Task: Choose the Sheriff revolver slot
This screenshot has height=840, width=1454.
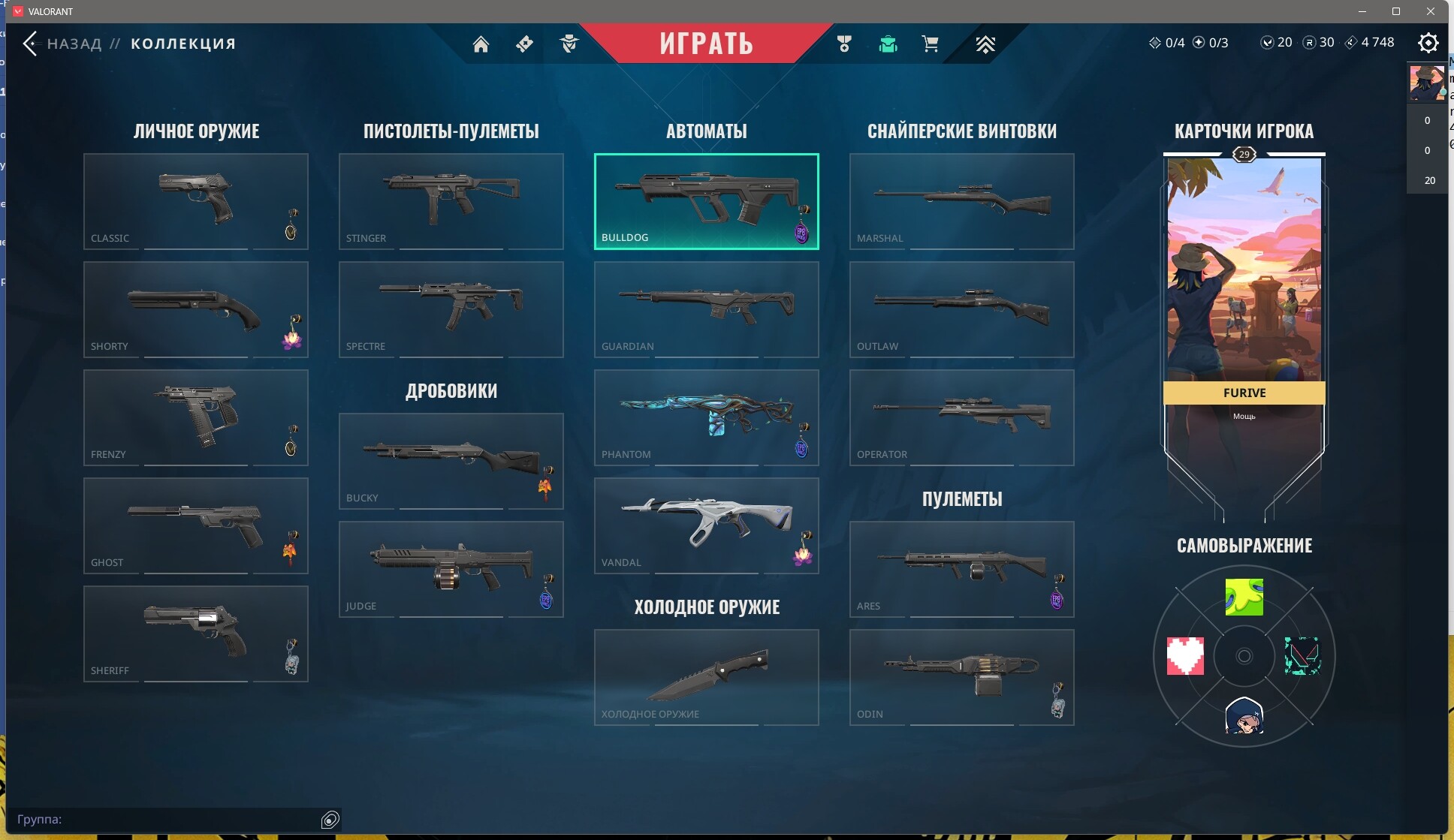Action: click(195, 634)
